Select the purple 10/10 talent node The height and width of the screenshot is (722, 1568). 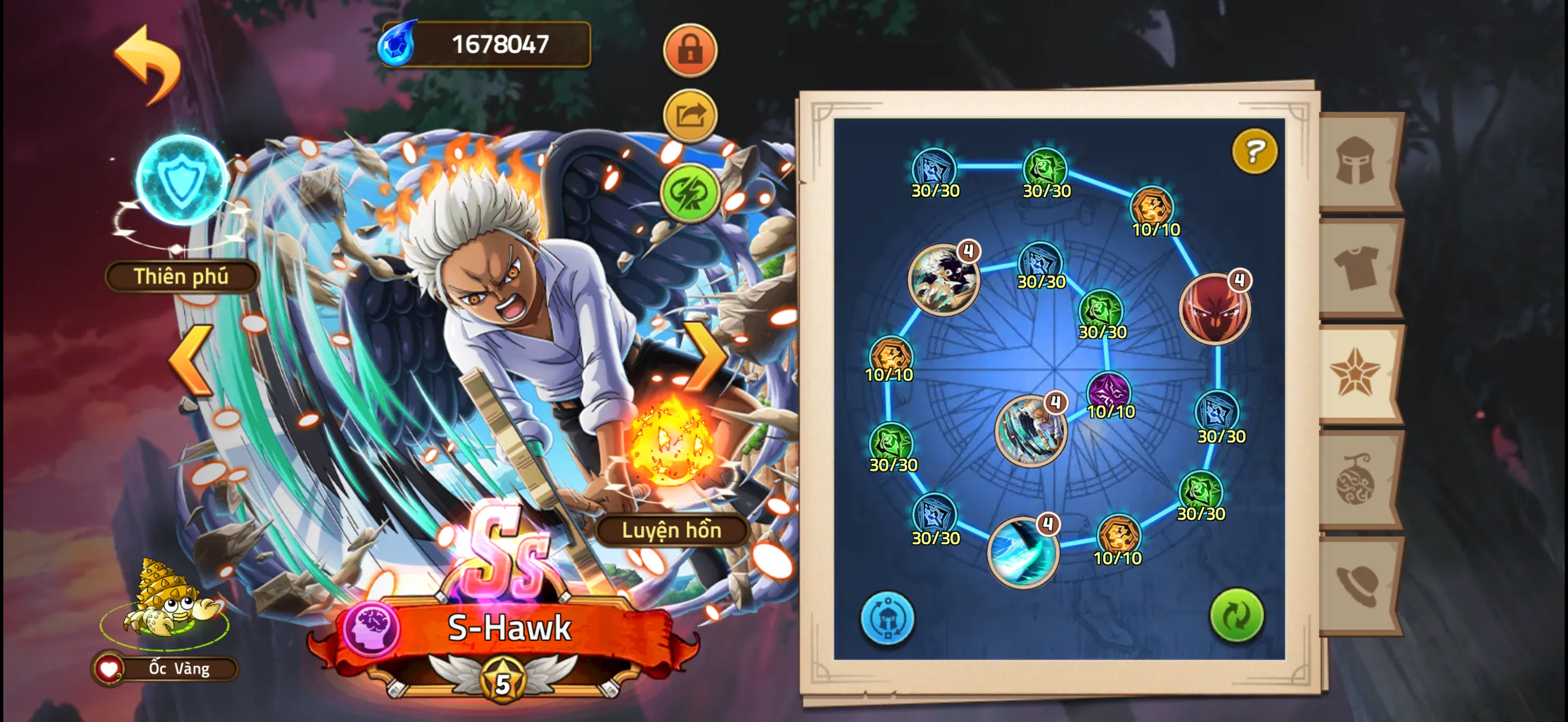(x=1108, y=391)
